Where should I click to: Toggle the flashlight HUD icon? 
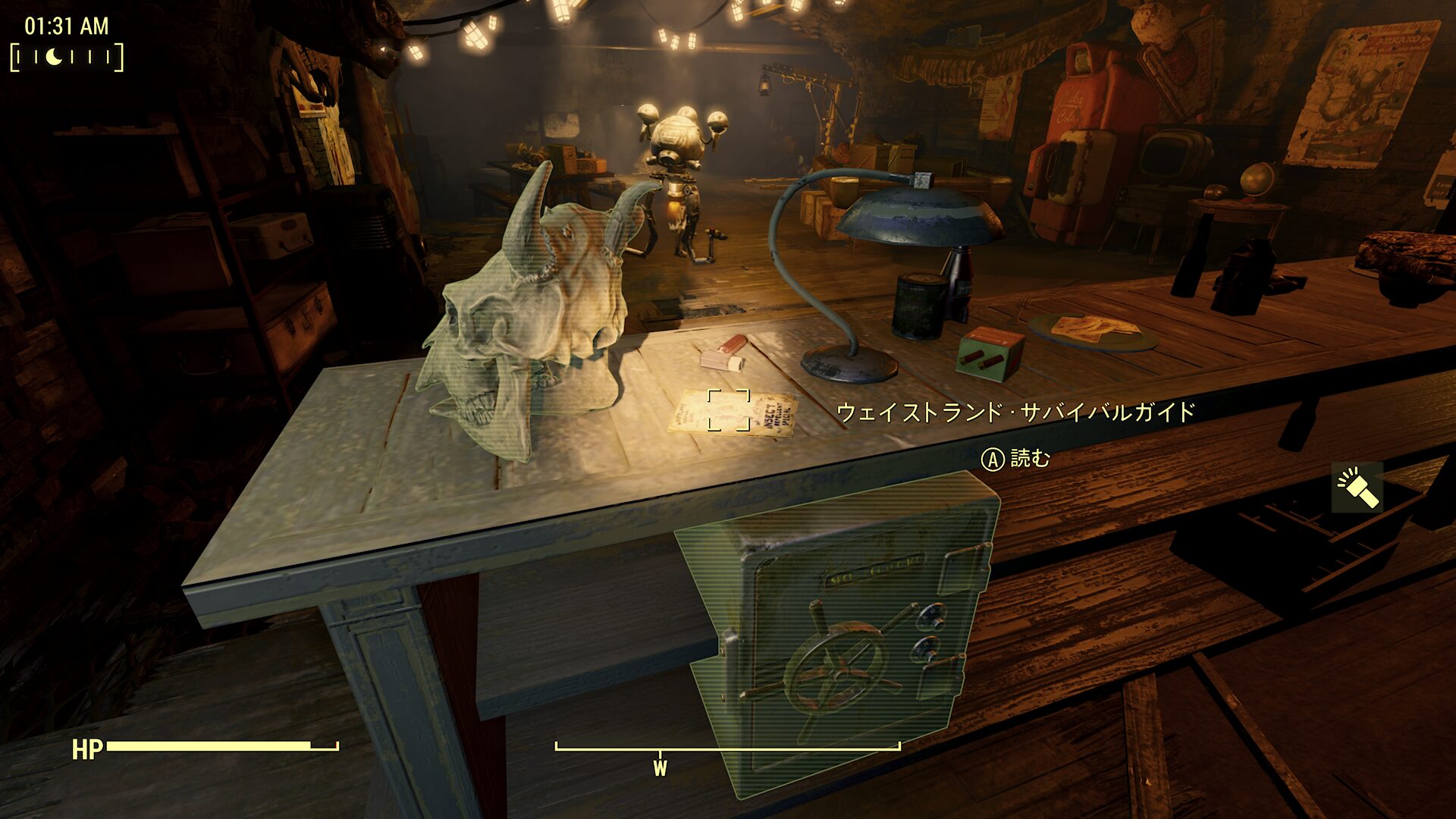[x=1357, y=488]
